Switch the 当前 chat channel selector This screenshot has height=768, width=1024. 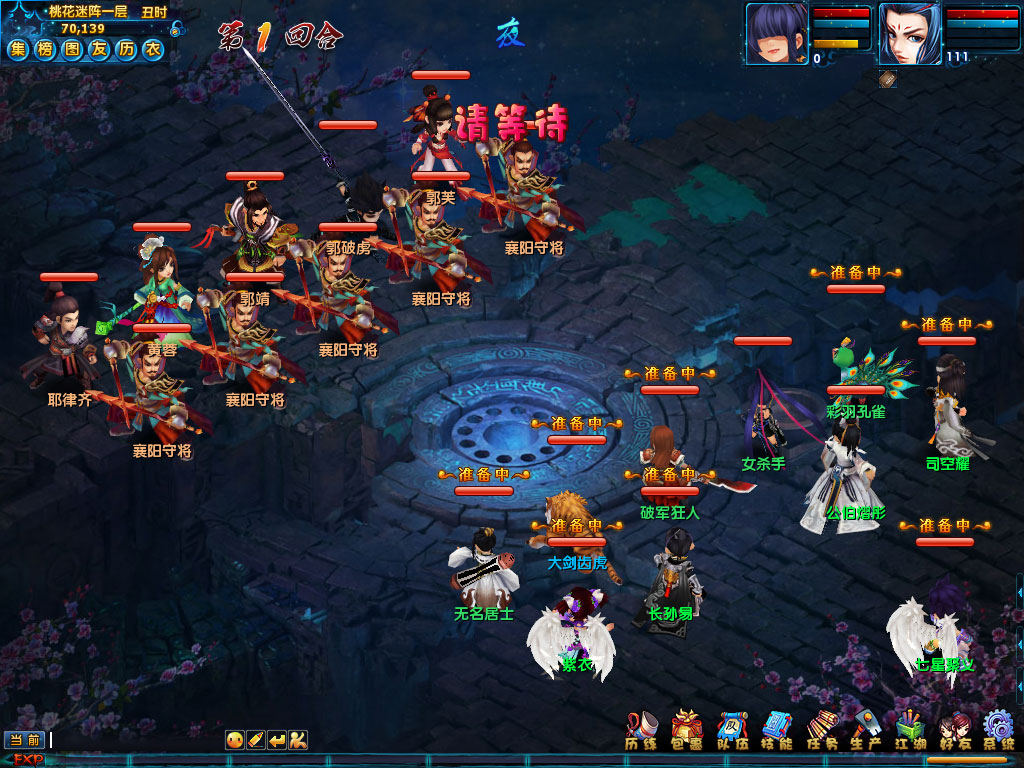[x=25, y=740]
